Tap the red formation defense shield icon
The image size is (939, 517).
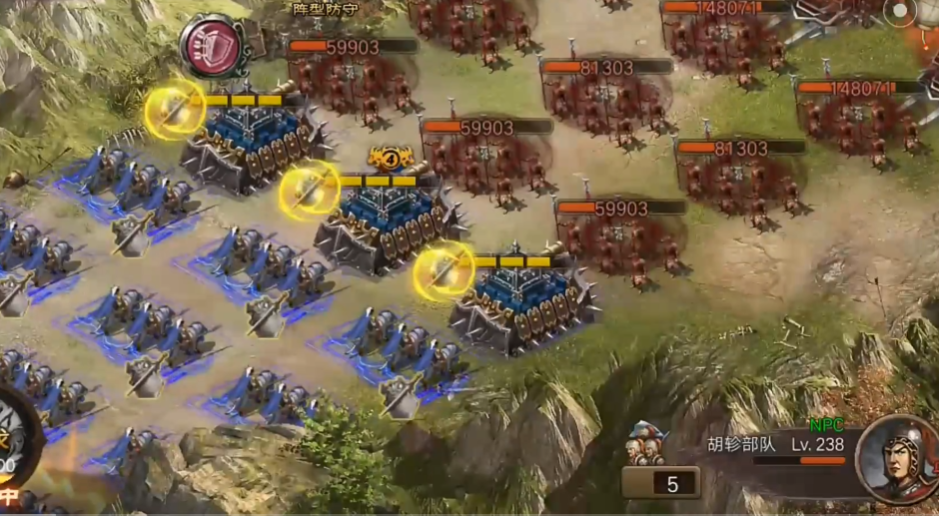(x=214, y=46)
